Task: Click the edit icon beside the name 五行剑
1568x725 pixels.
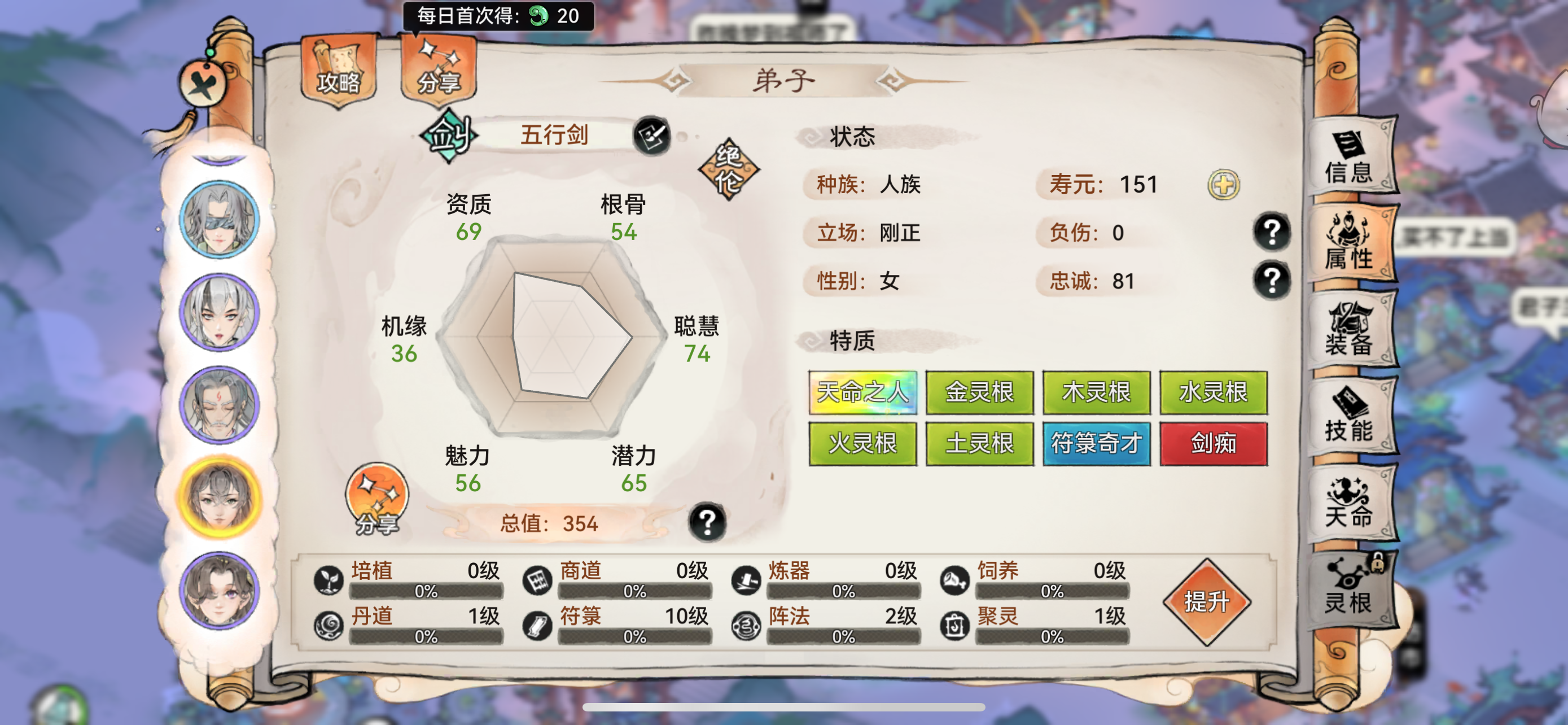Action: click(x=651, y=135)
